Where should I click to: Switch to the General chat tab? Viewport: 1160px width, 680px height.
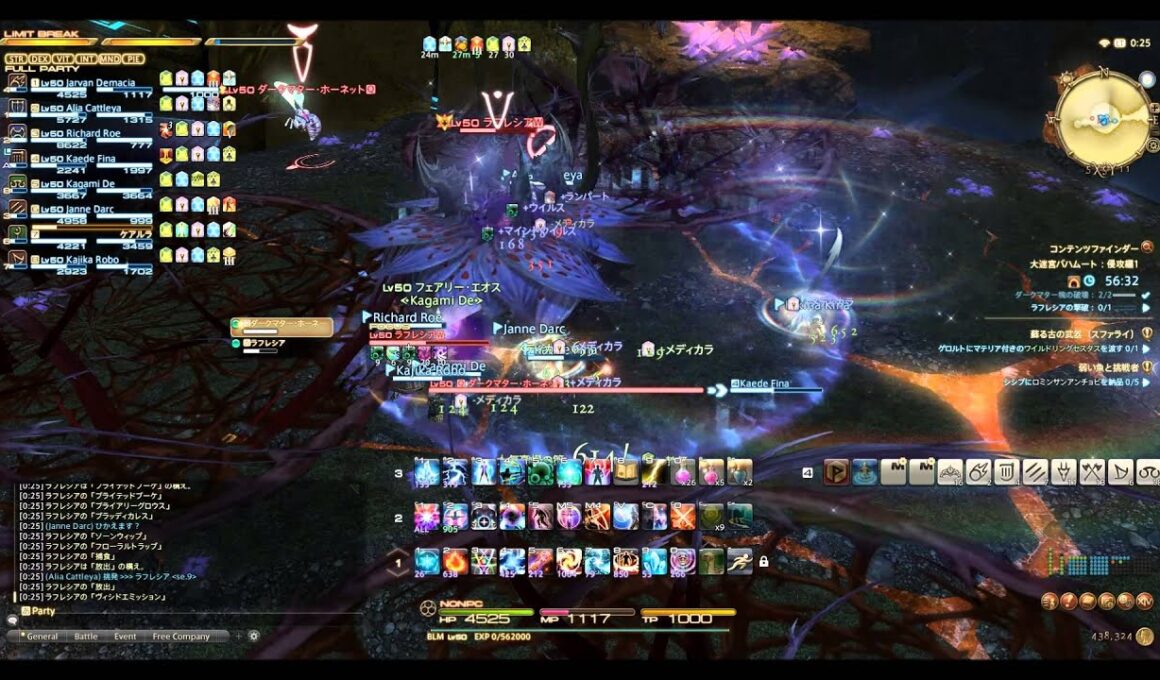(x=42, y=636)
